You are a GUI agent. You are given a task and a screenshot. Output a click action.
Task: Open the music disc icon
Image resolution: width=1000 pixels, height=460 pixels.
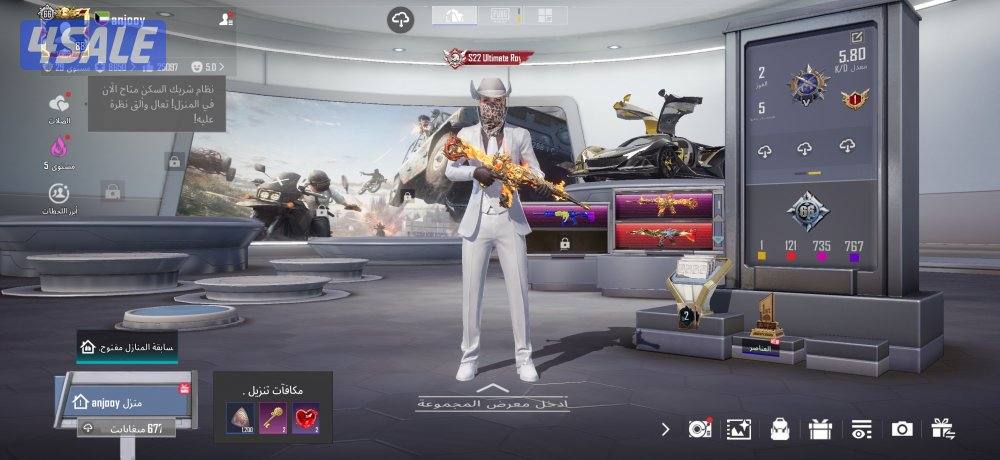(x=699, y=429)
